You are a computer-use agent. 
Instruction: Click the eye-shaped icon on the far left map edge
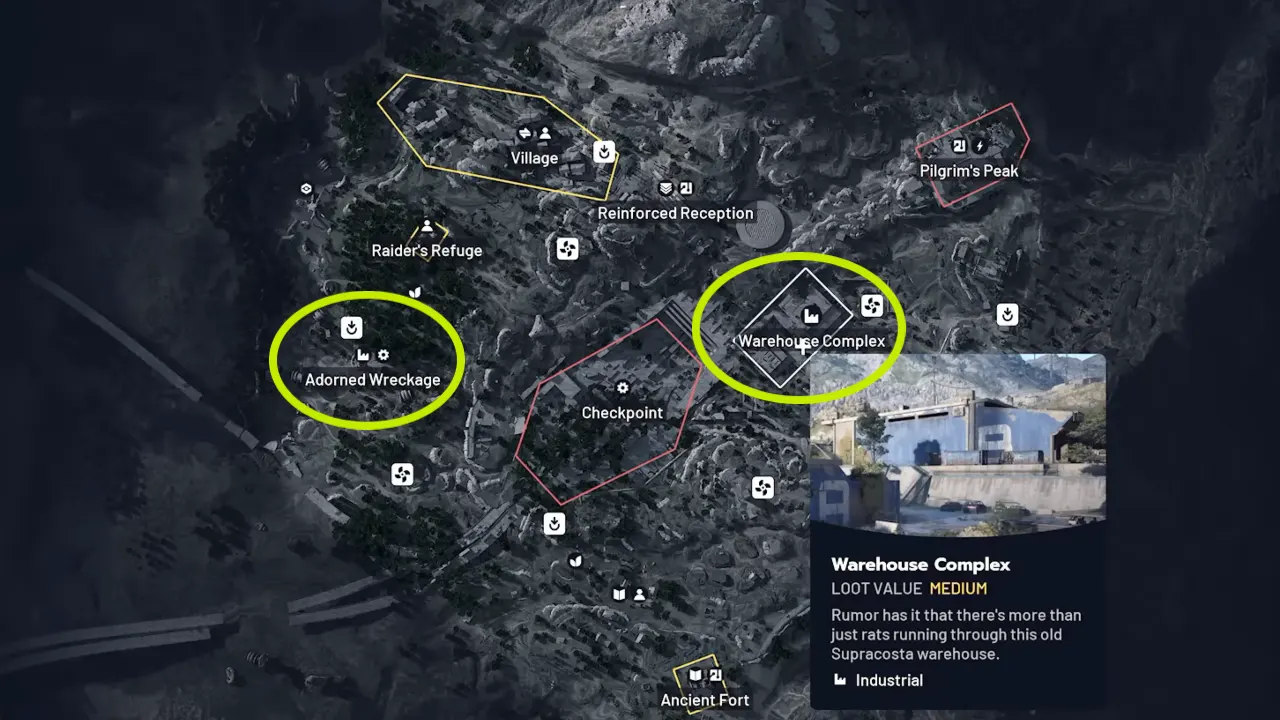(x=305, y=188)
